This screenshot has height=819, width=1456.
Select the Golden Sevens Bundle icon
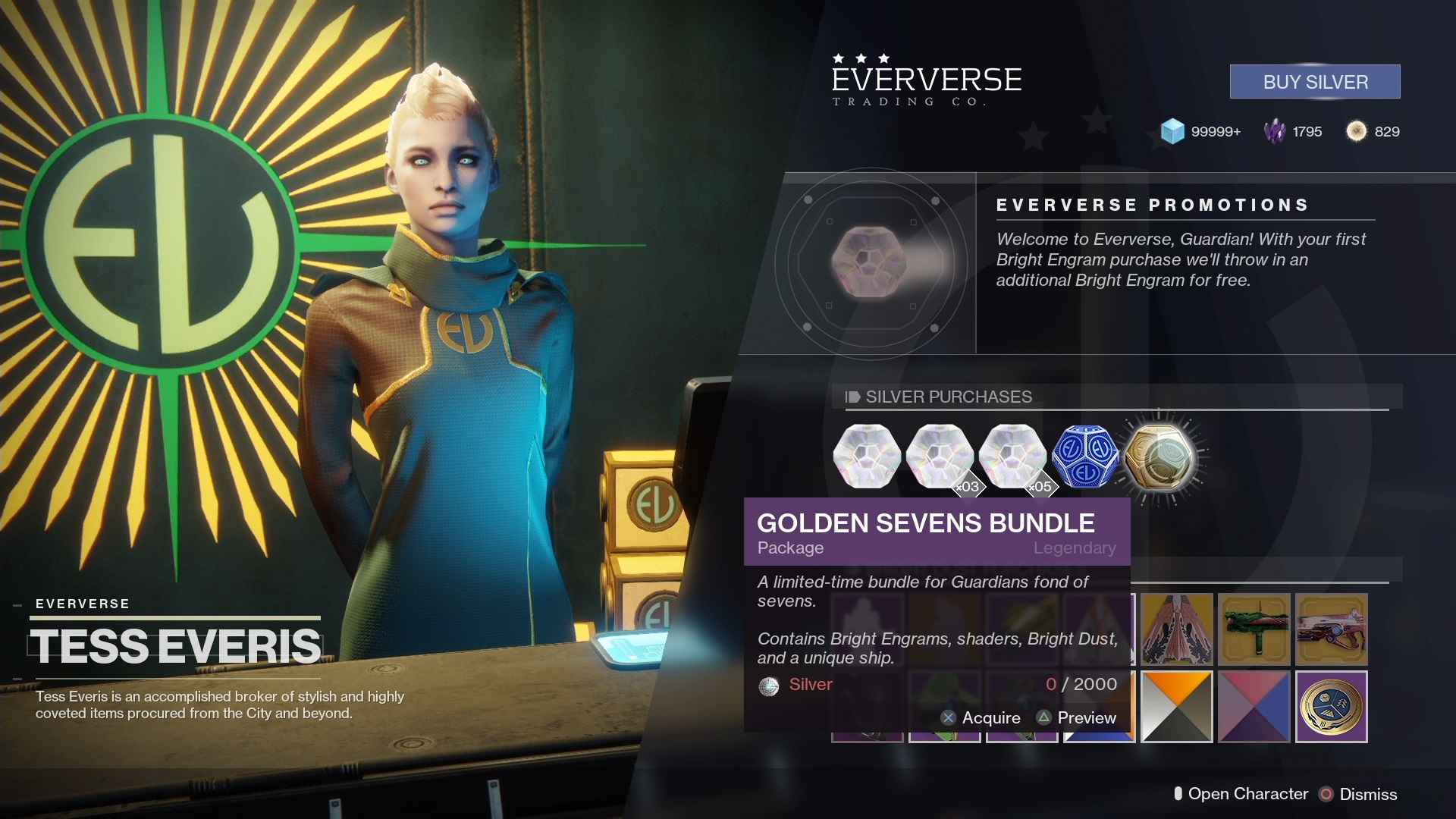tap(1158, 457)
